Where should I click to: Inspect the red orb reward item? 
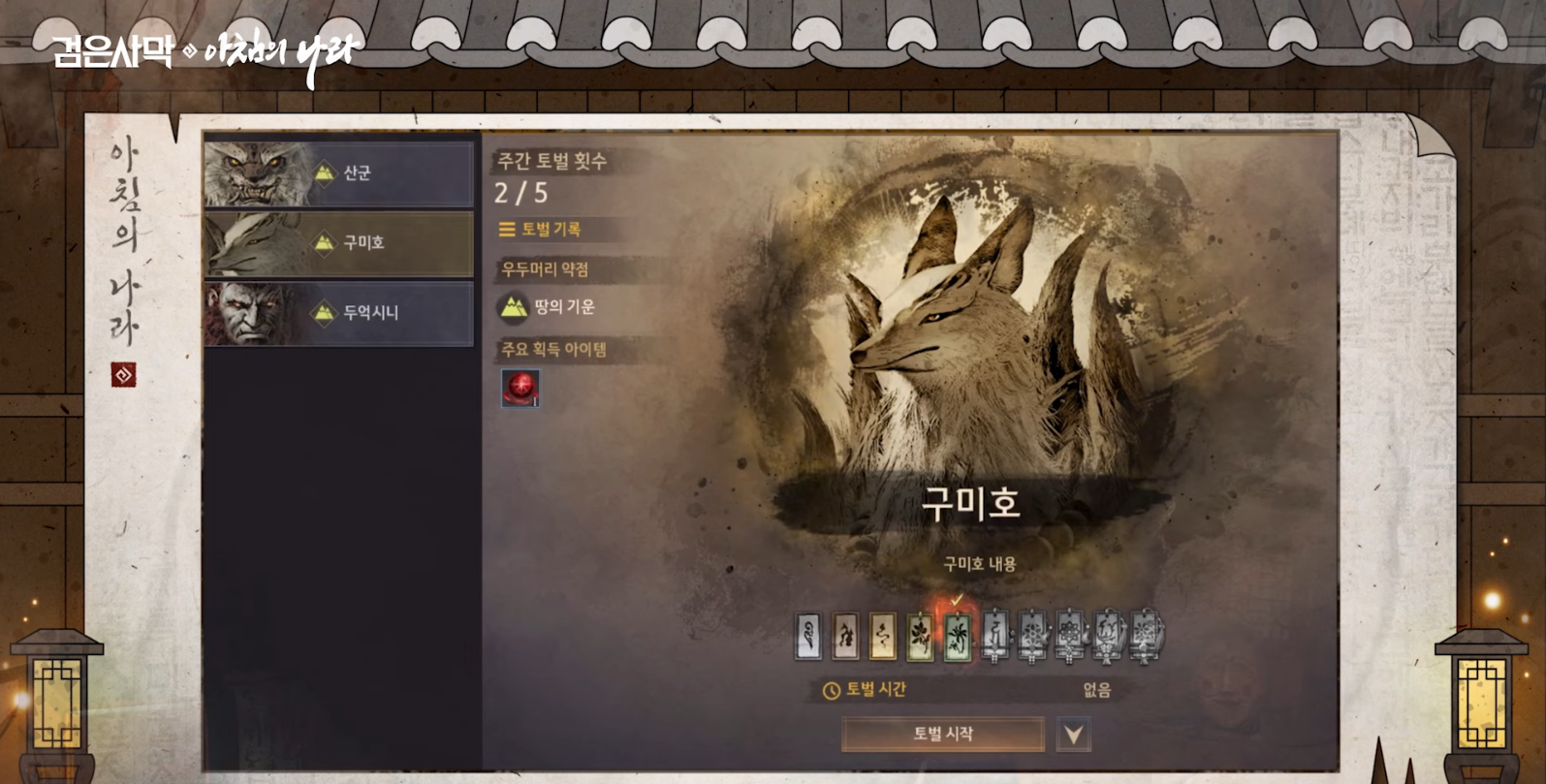pyautogui.click(x=521, y=388)
